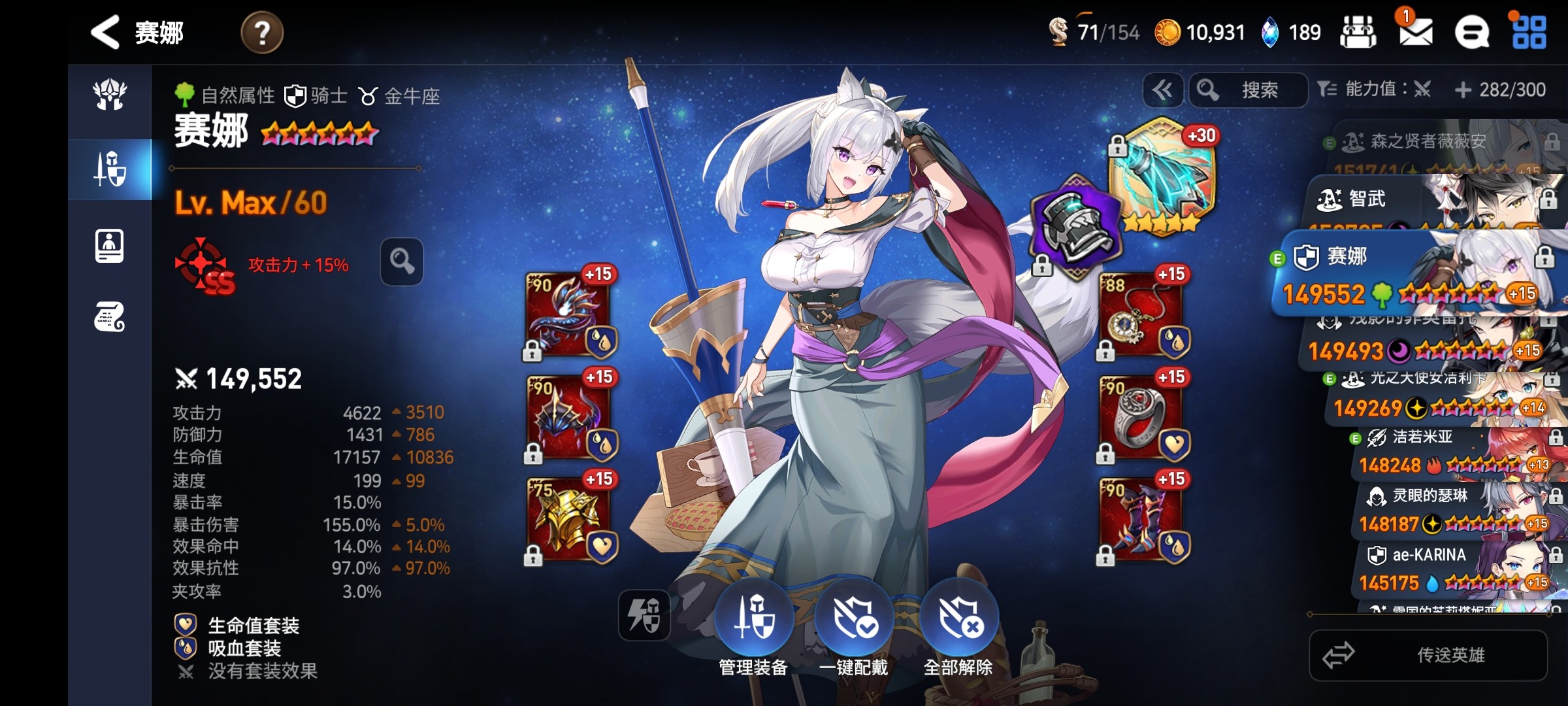Image resolution: width=1568 pixels, height=706 pixels.
Task: Go back using the arrow beside 赛娜
Action: (105, 32)
